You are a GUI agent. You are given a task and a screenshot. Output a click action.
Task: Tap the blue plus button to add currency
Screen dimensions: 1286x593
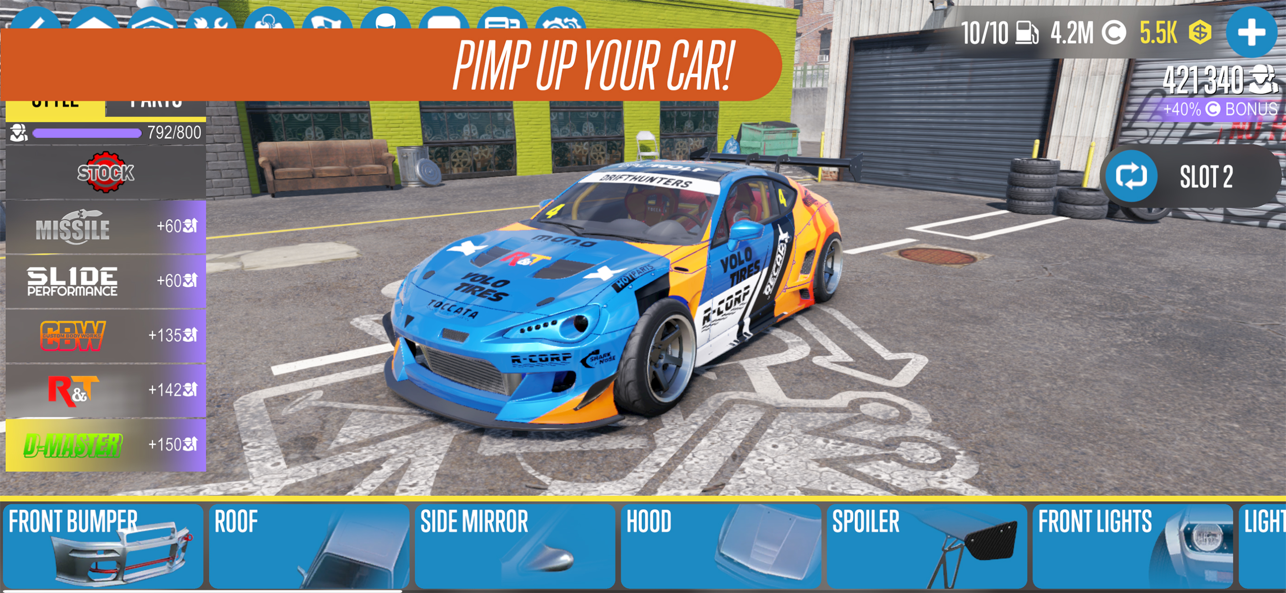(x=1251, y=33)
